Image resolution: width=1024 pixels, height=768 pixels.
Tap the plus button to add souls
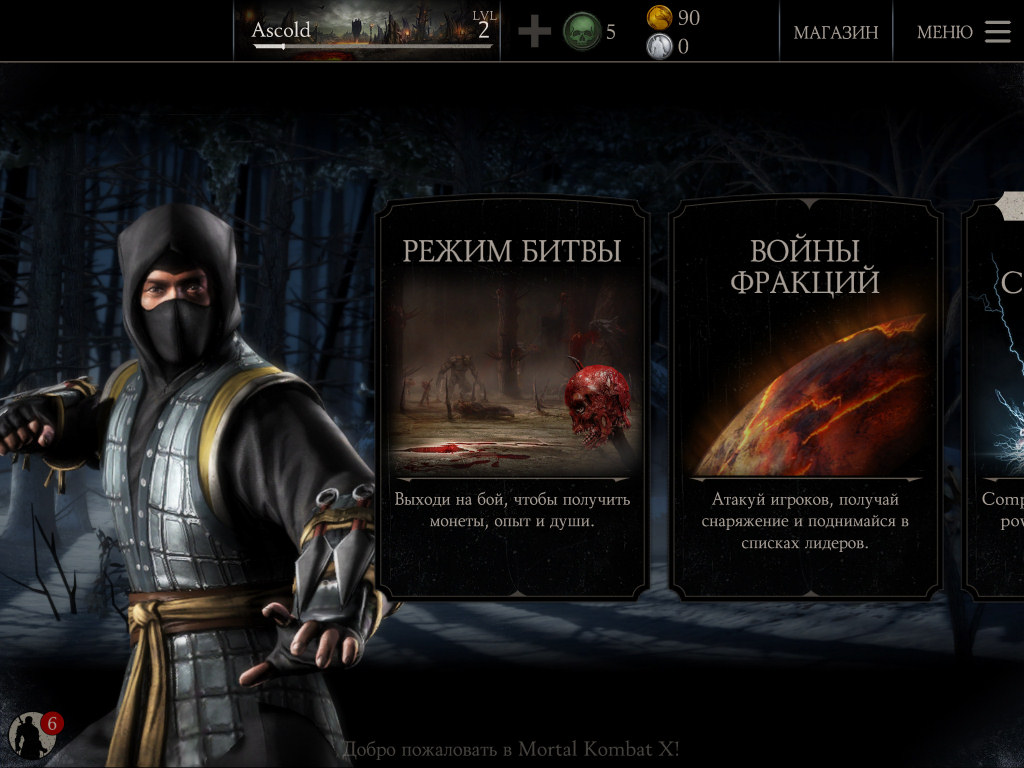coord(534,32)
